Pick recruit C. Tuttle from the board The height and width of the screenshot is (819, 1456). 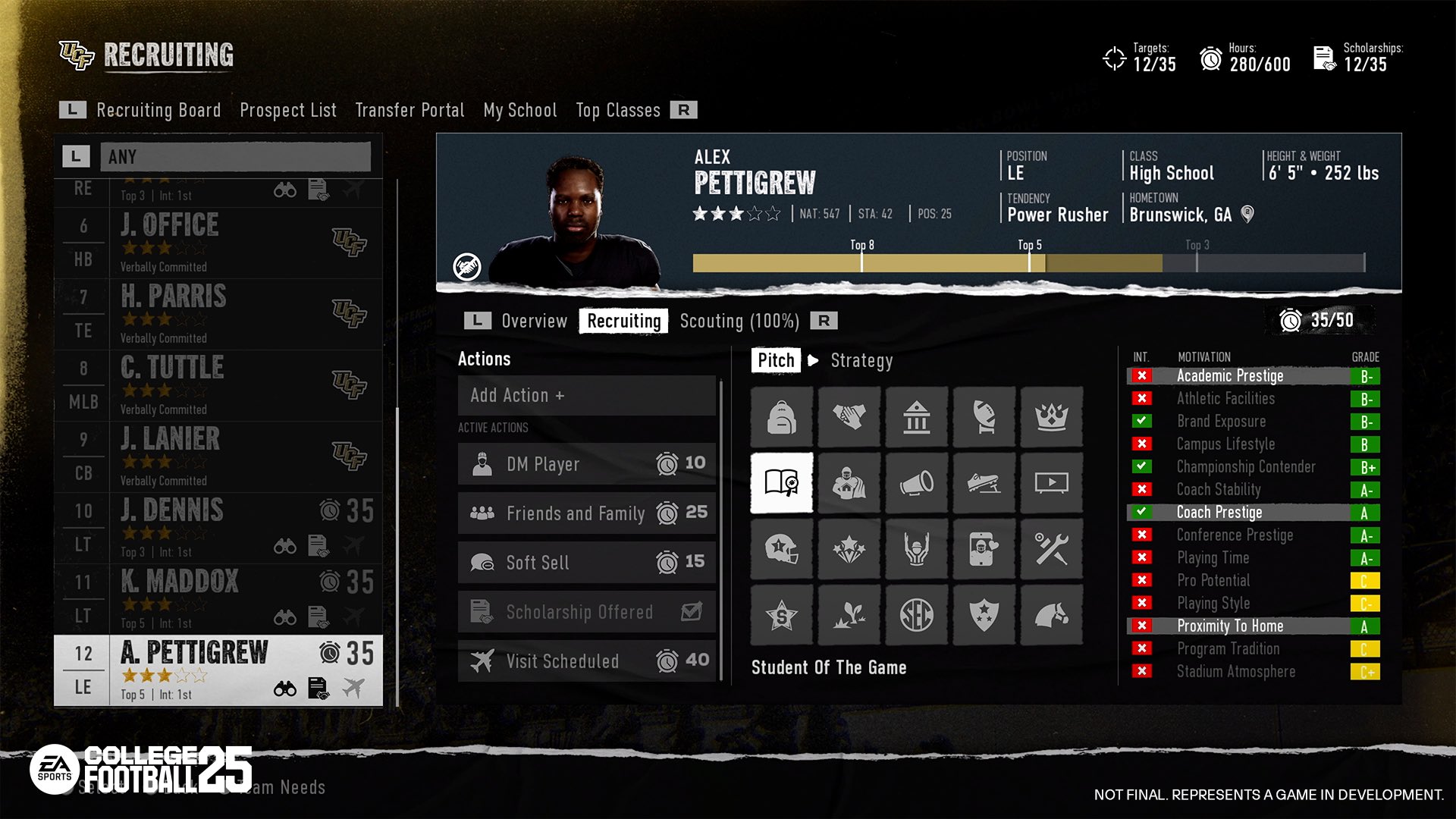pyautogui.click(x=218, y=385)
